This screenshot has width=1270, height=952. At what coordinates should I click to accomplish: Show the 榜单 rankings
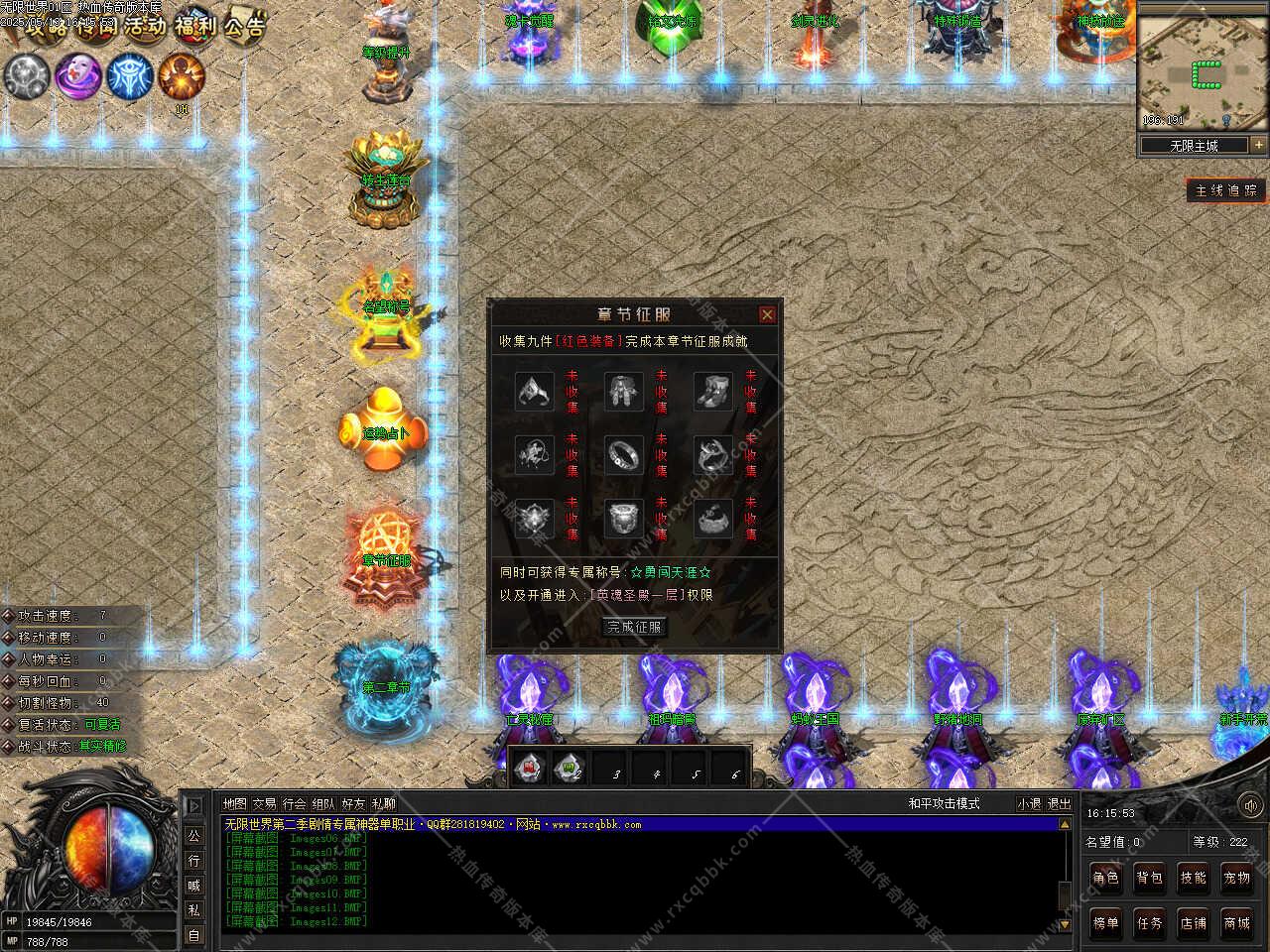tap(1105, 923)
